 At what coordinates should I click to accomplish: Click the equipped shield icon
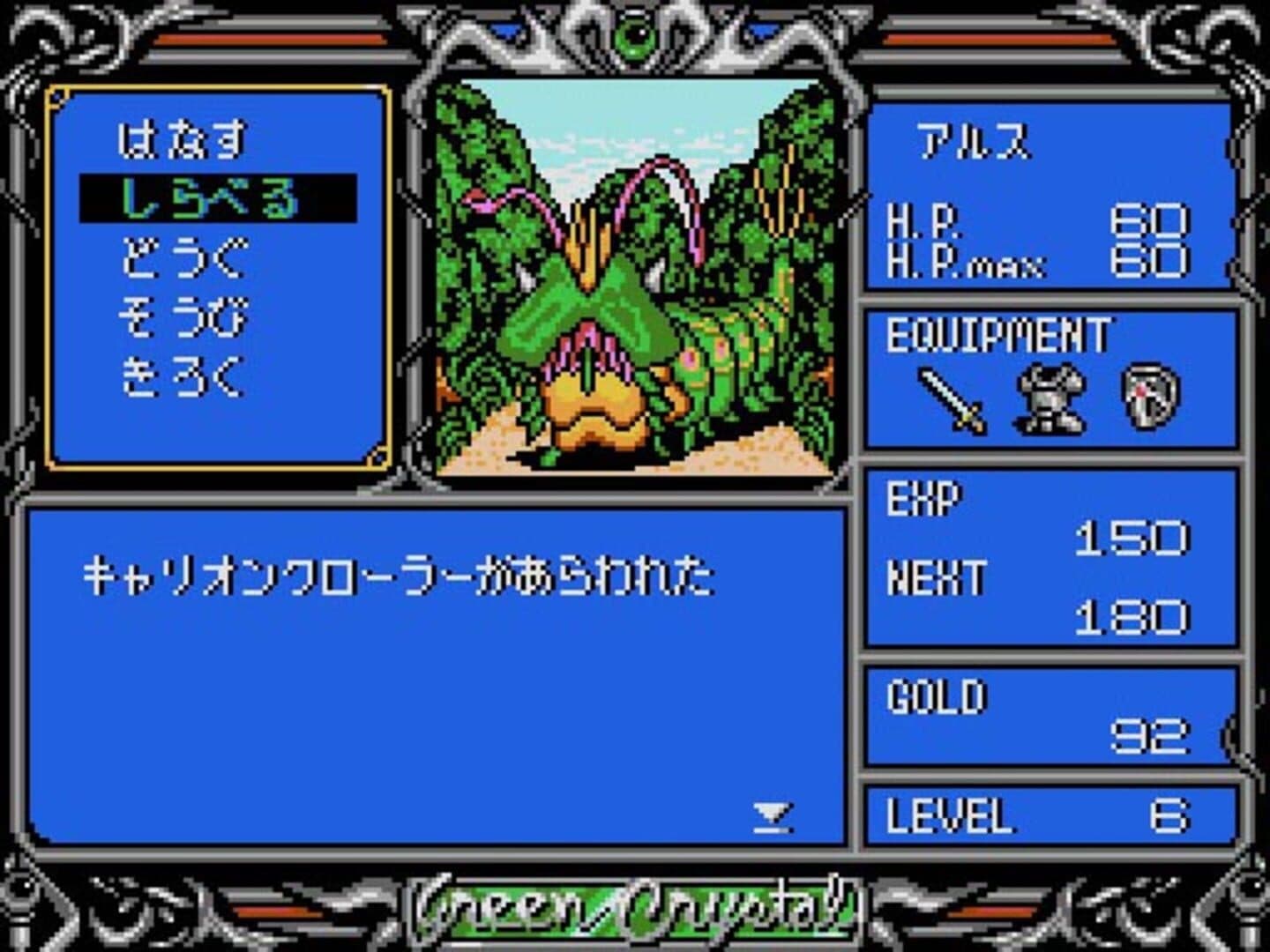[1150, 399]
